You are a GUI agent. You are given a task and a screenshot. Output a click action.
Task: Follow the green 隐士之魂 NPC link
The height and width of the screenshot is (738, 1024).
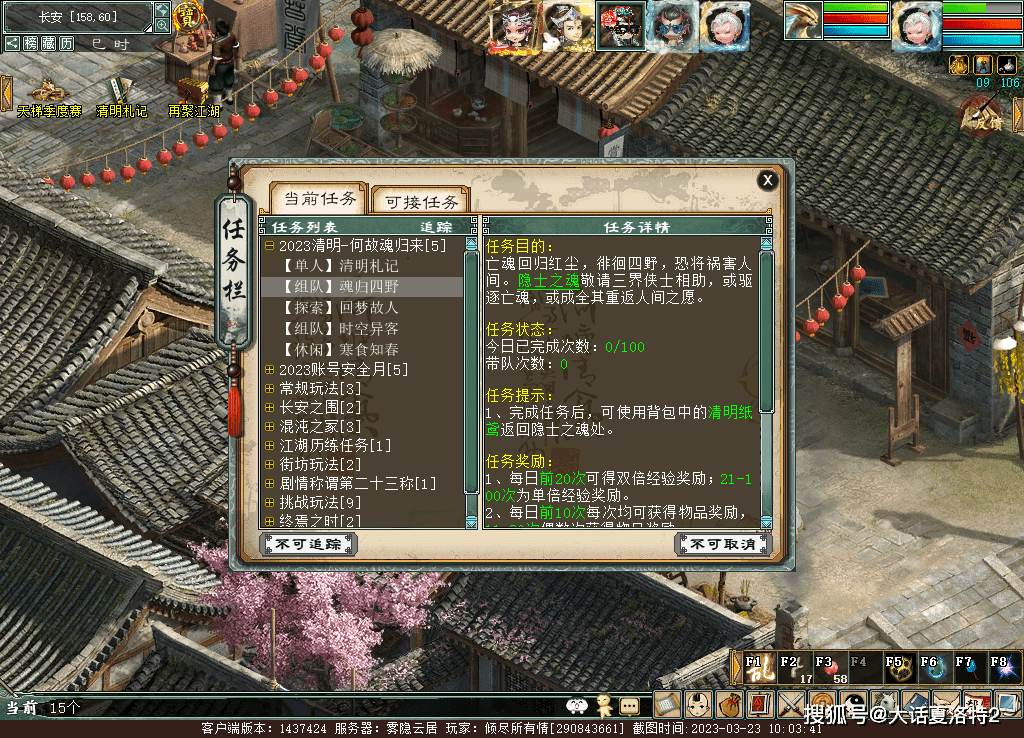549,281
